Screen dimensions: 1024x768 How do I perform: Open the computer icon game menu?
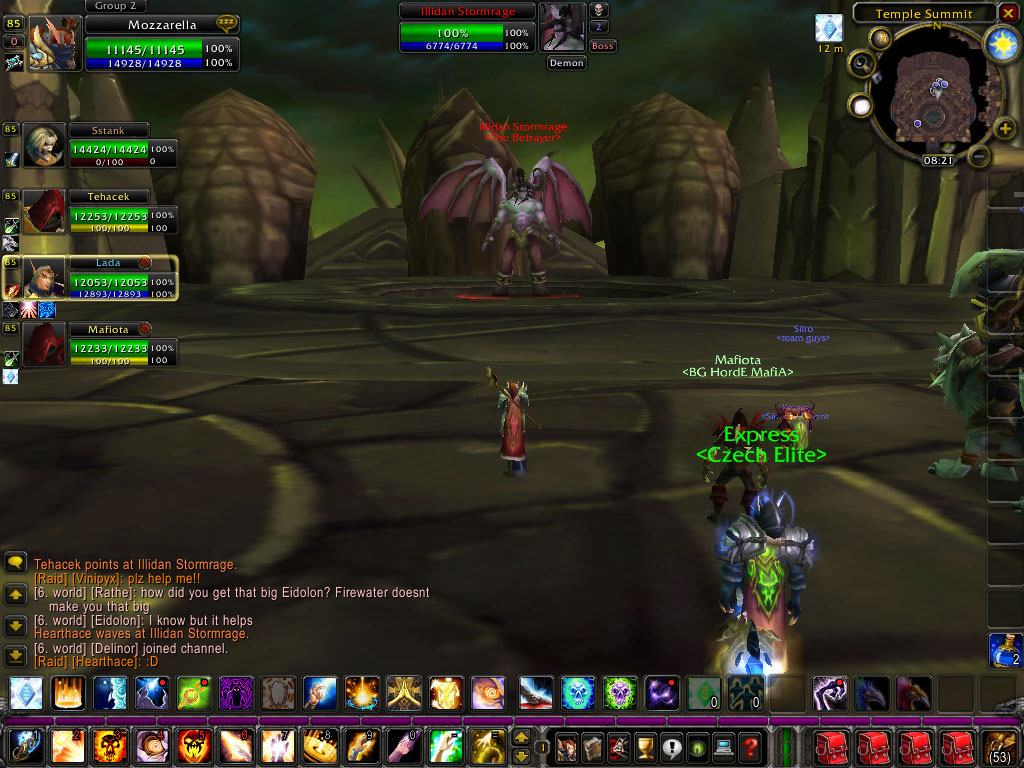click(722, 746)
